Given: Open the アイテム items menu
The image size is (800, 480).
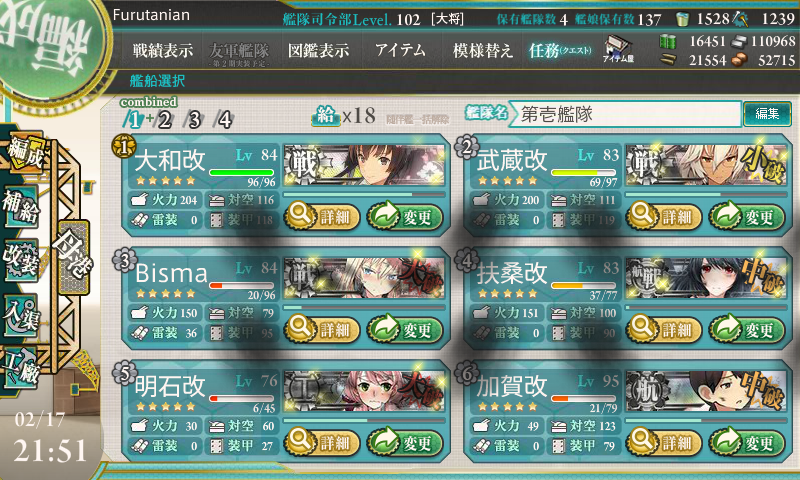Looking at the screenshot, I should 400,50.
